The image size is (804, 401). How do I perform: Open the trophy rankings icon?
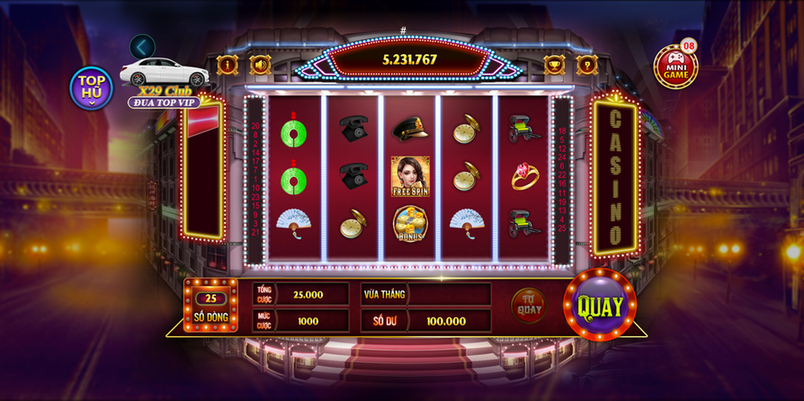[x=553, y=65]
